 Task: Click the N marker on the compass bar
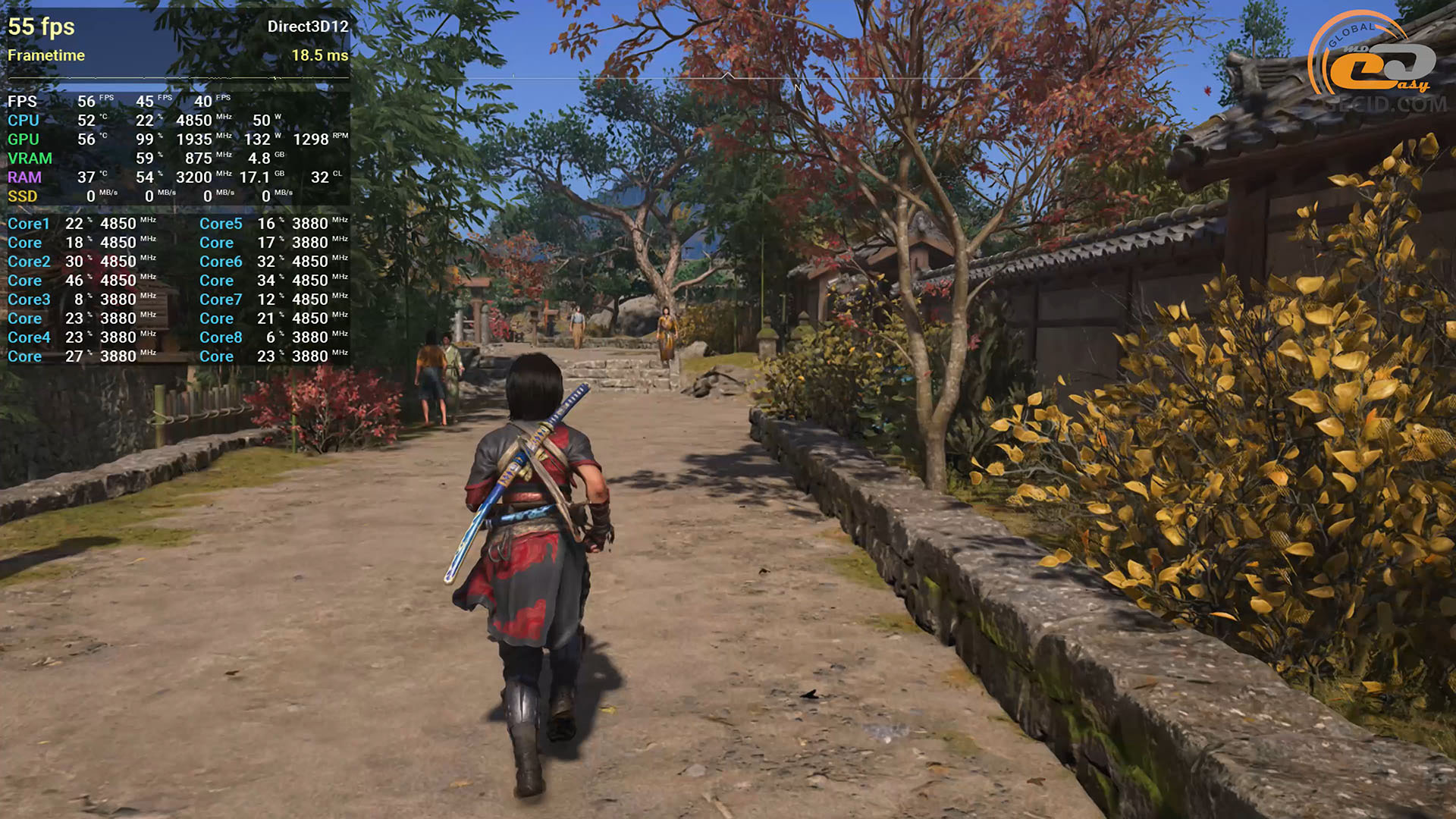(797, 88)
